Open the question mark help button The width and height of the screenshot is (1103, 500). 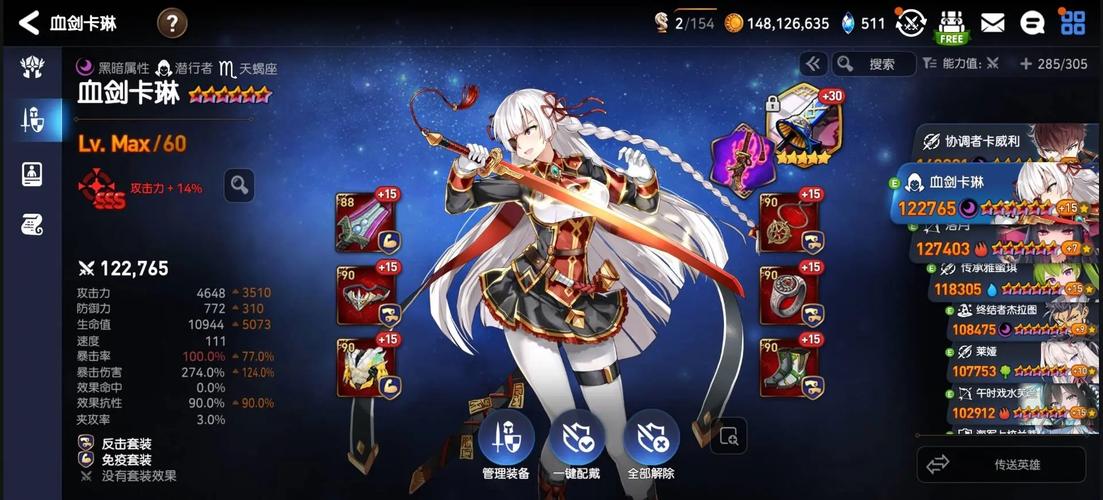point(172,22)
